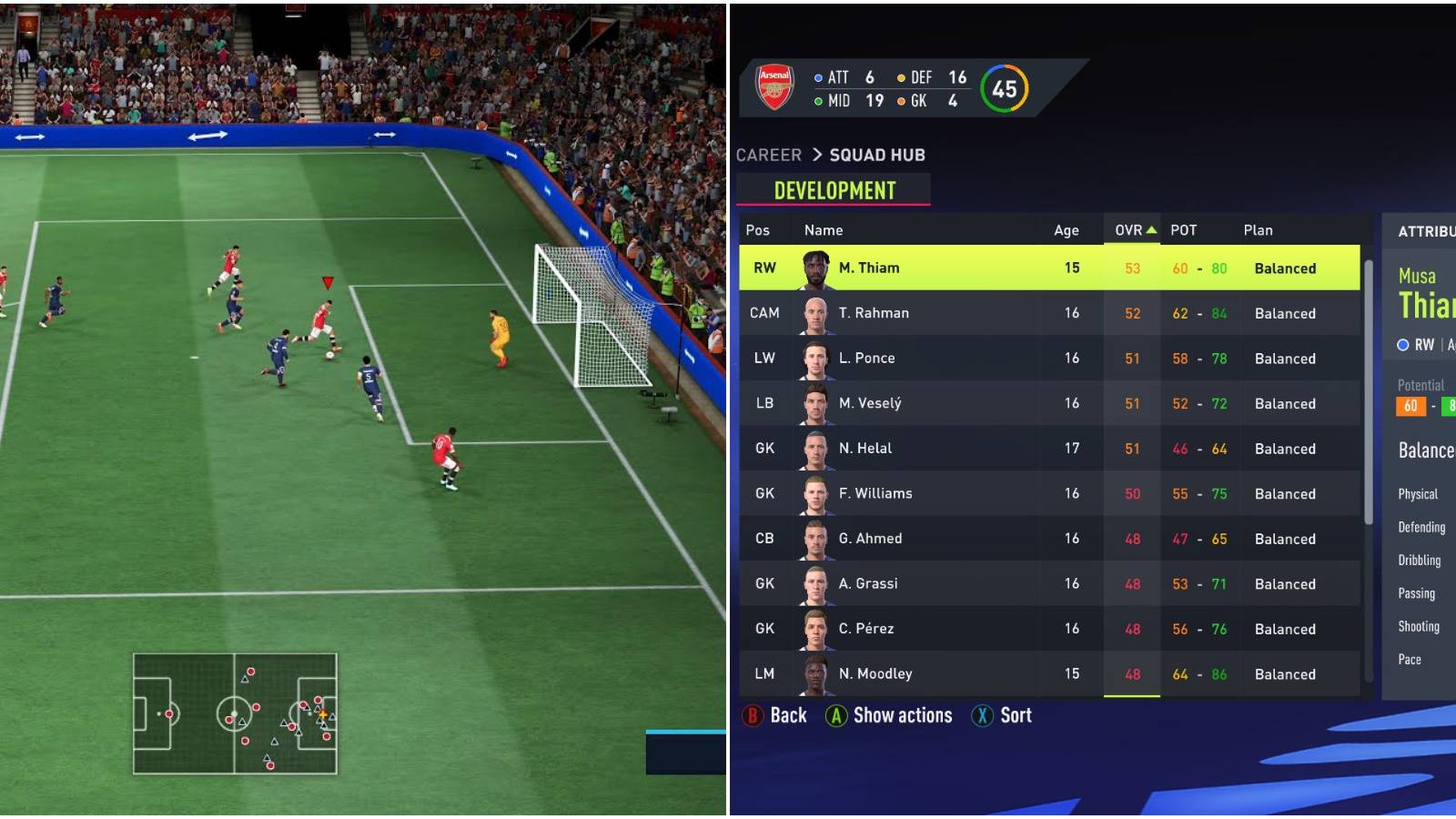Open M. Thiam's Balanced growth plan
The width and height of the screenshot is (1456, 819).
click(x=1285, y=268)
